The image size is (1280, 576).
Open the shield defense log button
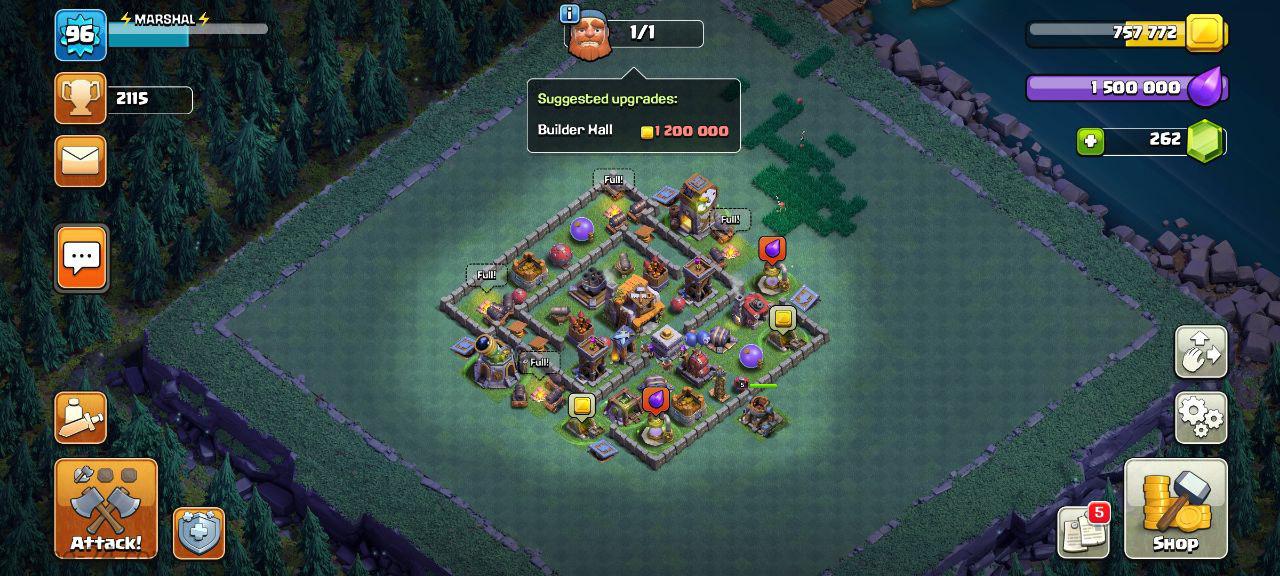point(199,533)
